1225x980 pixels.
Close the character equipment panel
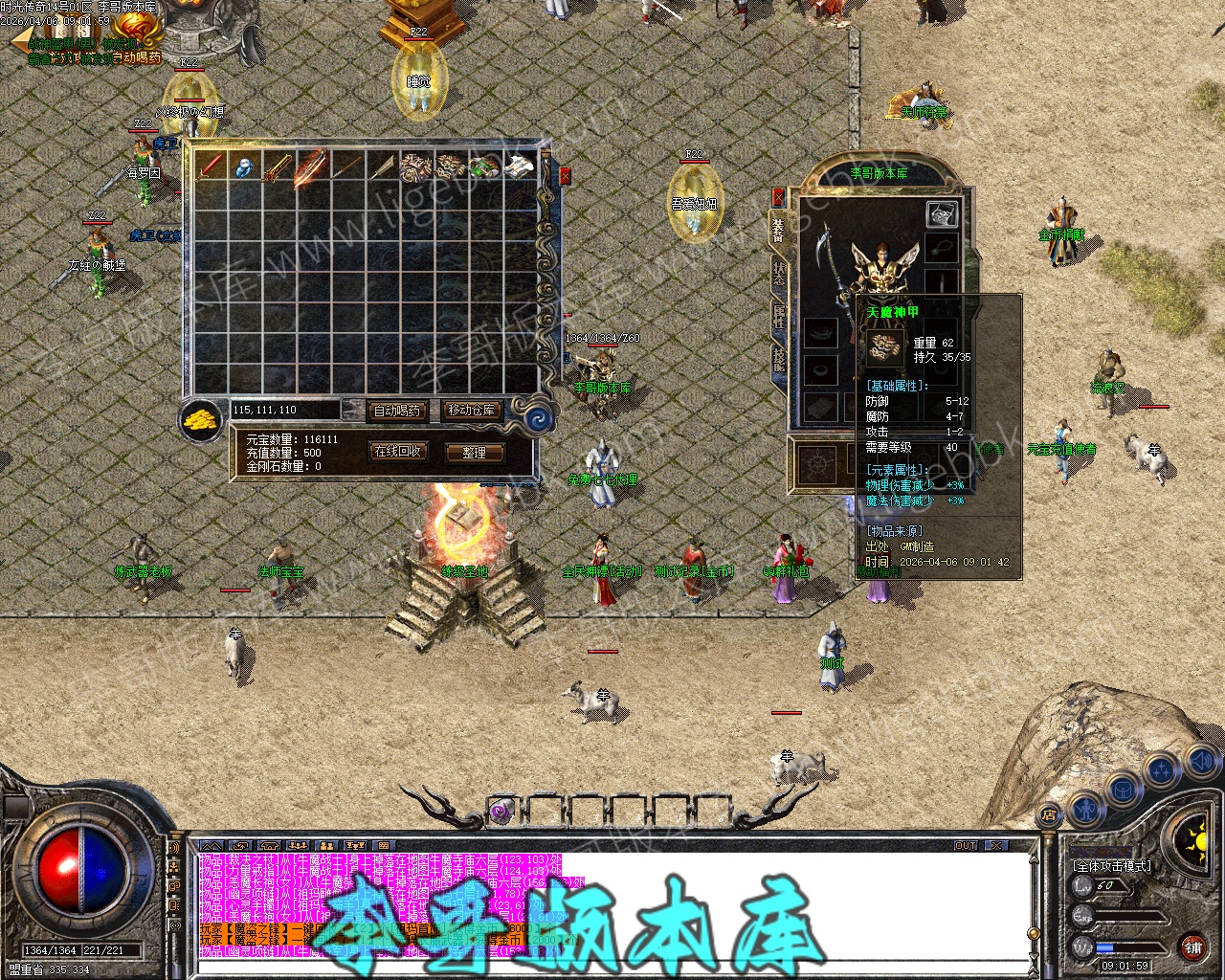point(778,197)
